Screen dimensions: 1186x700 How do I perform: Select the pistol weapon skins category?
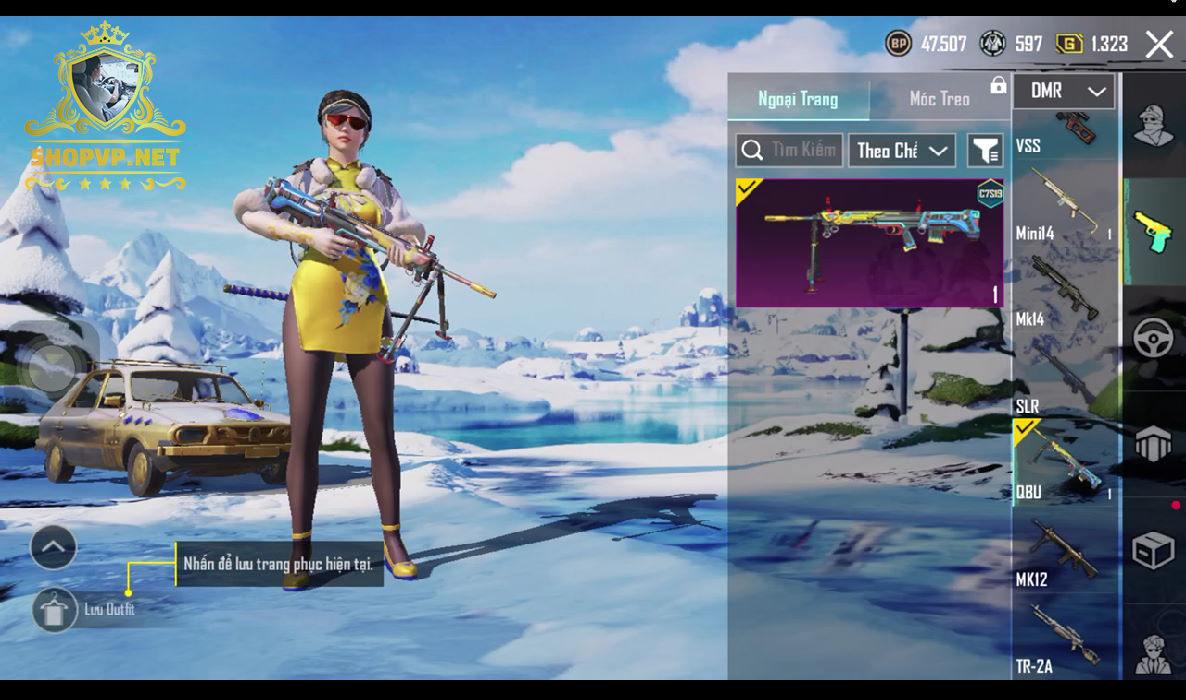click(x=1153, y=231)
